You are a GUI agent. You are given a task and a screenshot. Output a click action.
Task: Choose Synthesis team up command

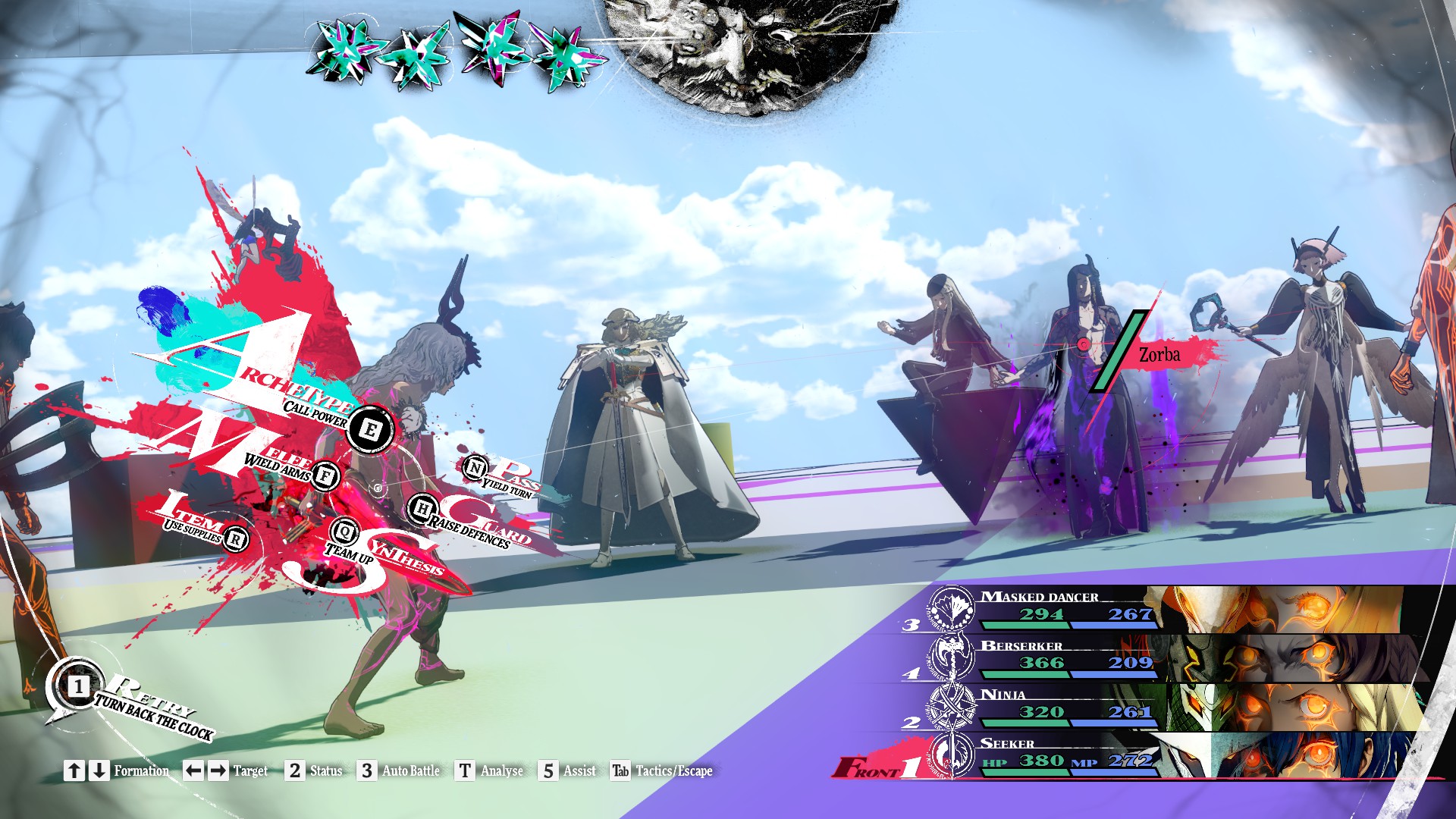(345, 532)
